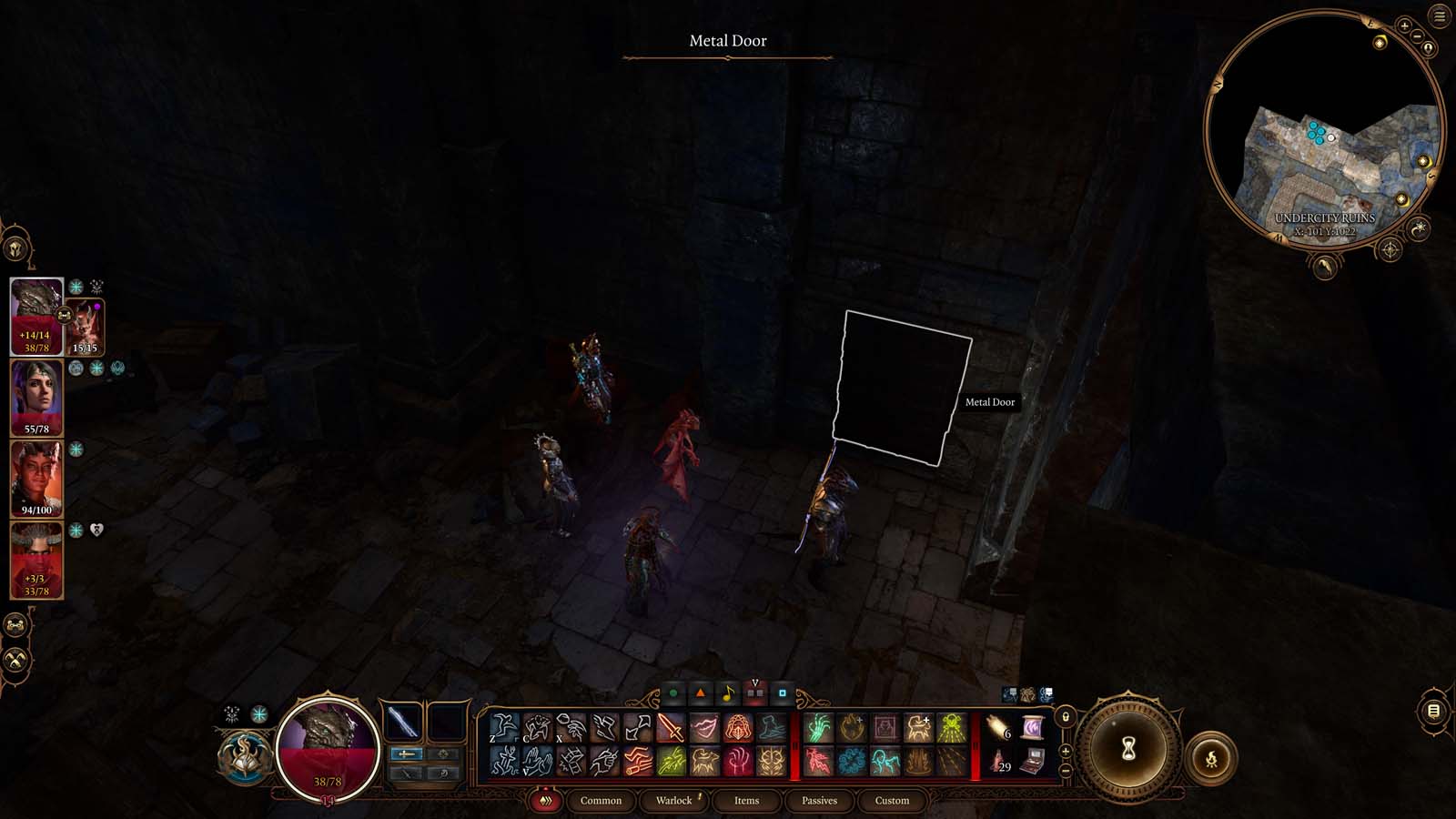Select the green ping marker dot
The width and height of the screenshot is (1456, 819).
[x=673, y=693]
